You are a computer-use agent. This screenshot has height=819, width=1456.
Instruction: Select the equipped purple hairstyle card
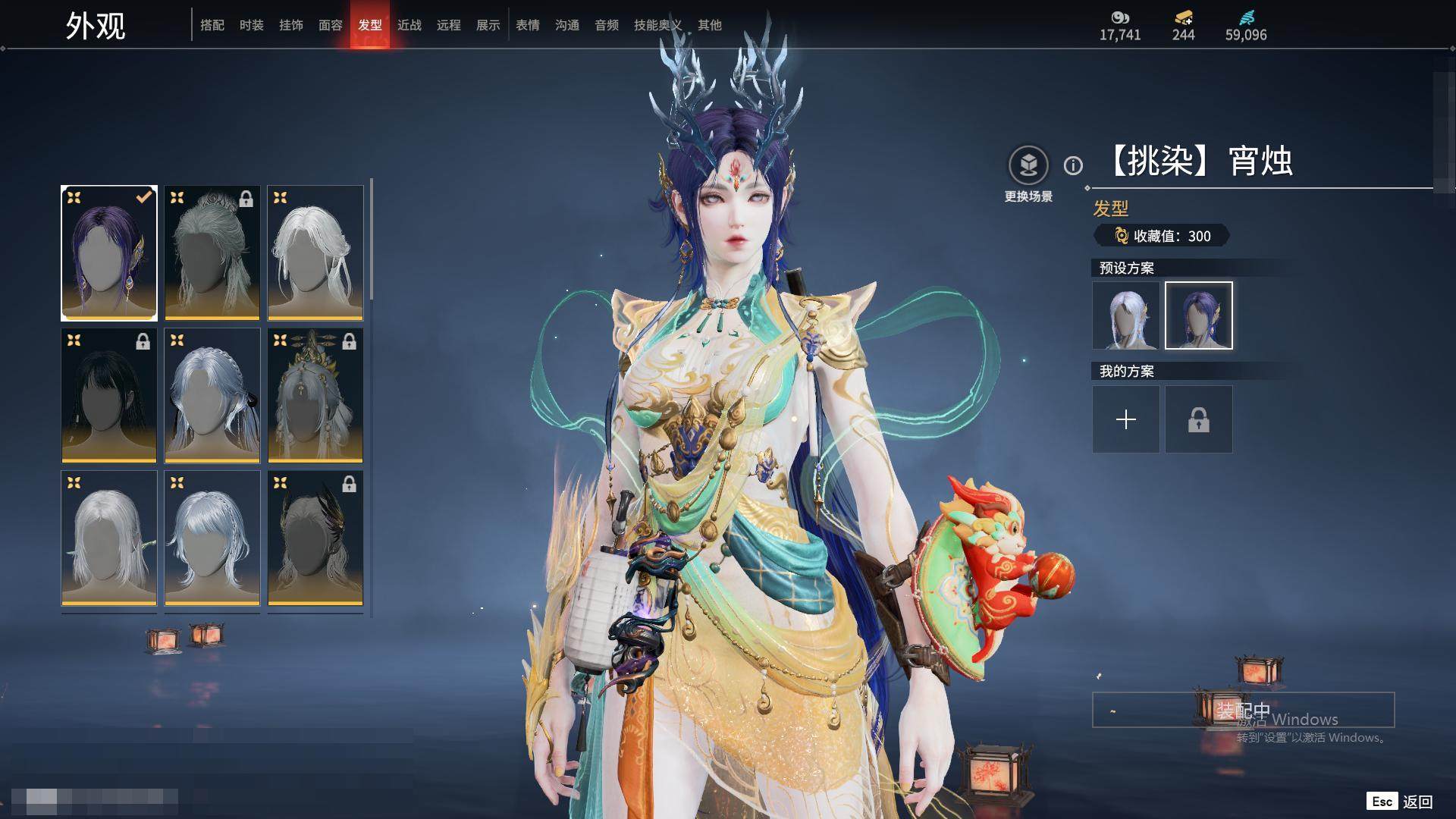point(109,253)
